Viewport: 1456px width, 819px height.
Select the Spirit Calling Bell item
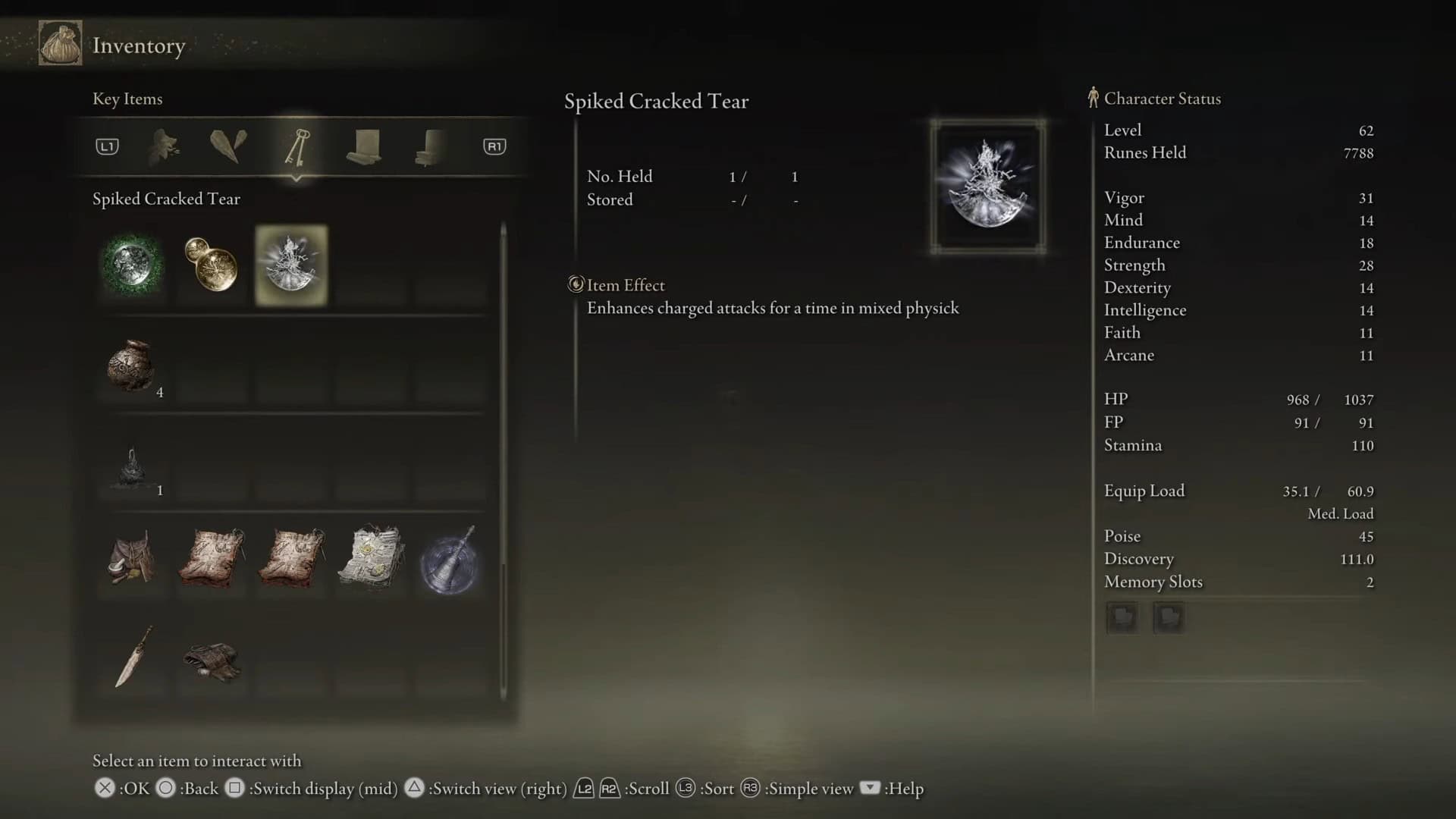click(x=450, y=560)
